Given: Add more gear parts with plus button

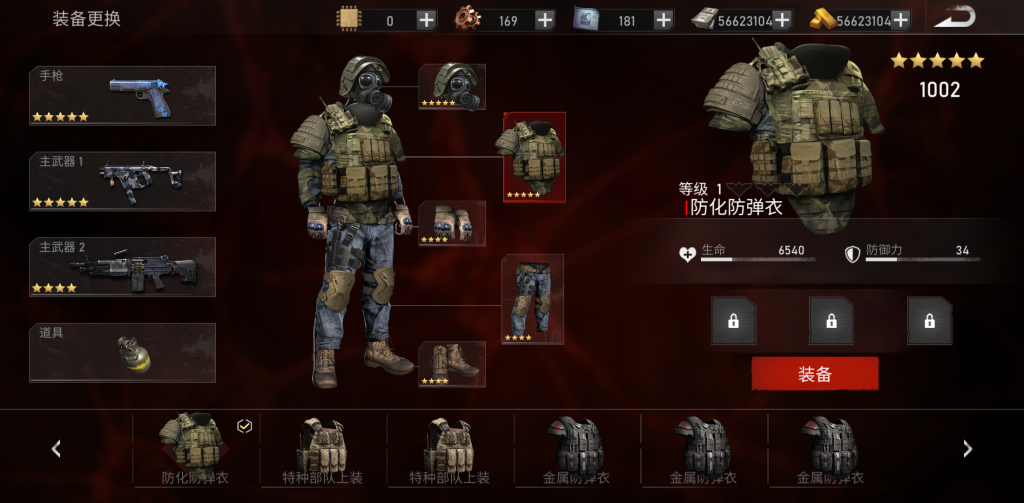Looking at the screenshot, I should coord(544,20).
